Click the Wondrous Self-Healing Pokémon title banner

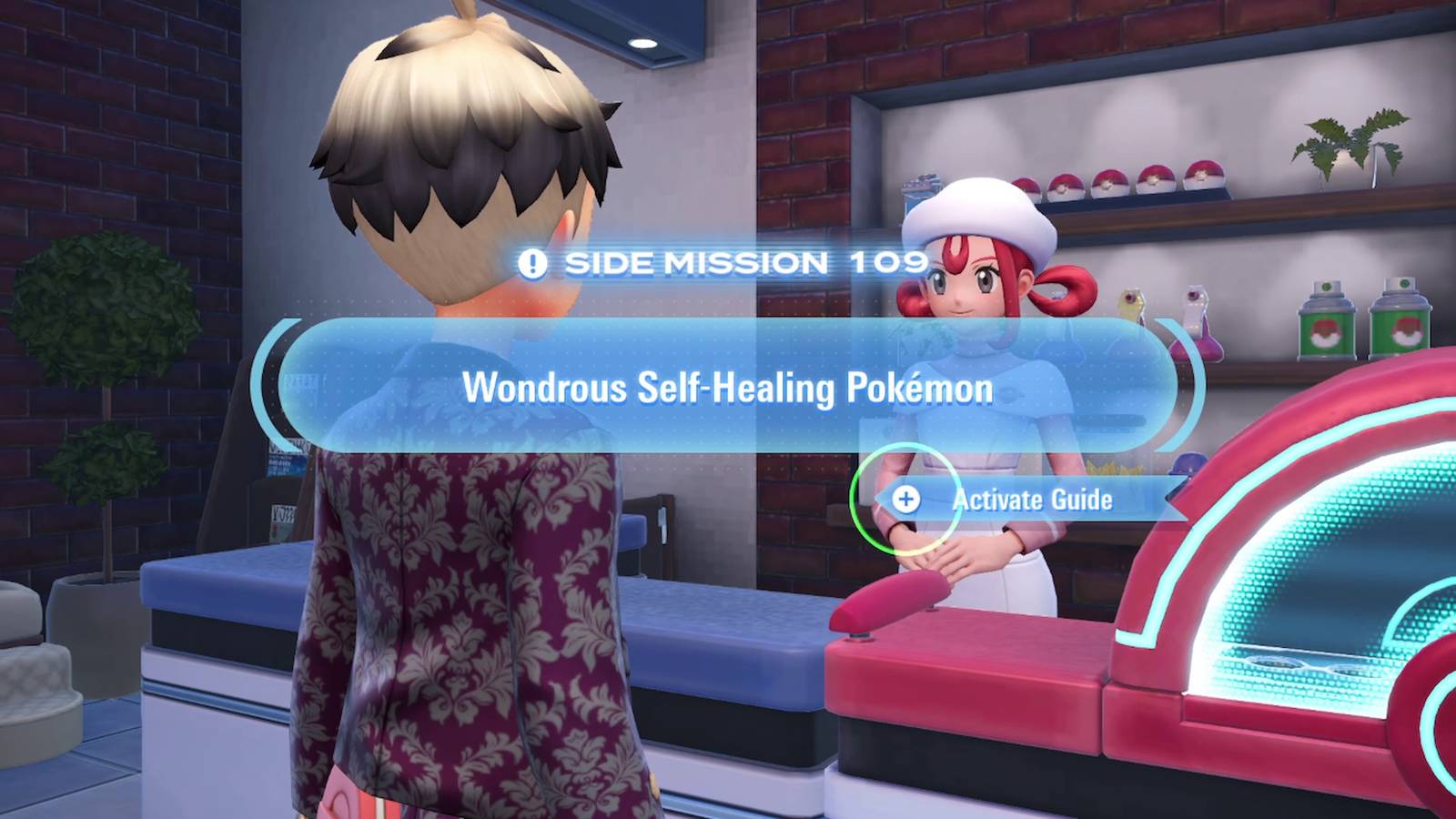728,386
